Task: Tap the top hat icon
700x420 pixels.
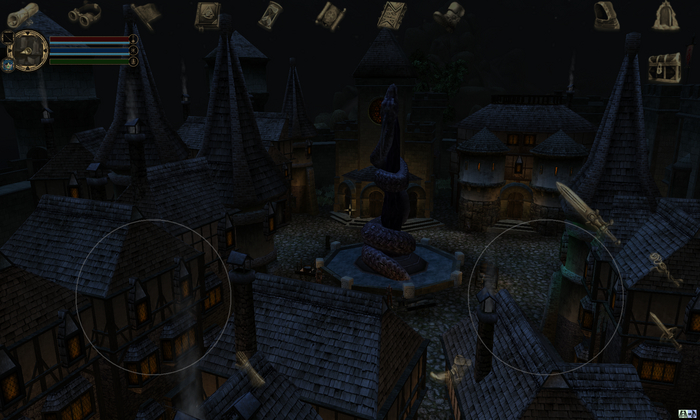Action: click(x=451, y=14)
